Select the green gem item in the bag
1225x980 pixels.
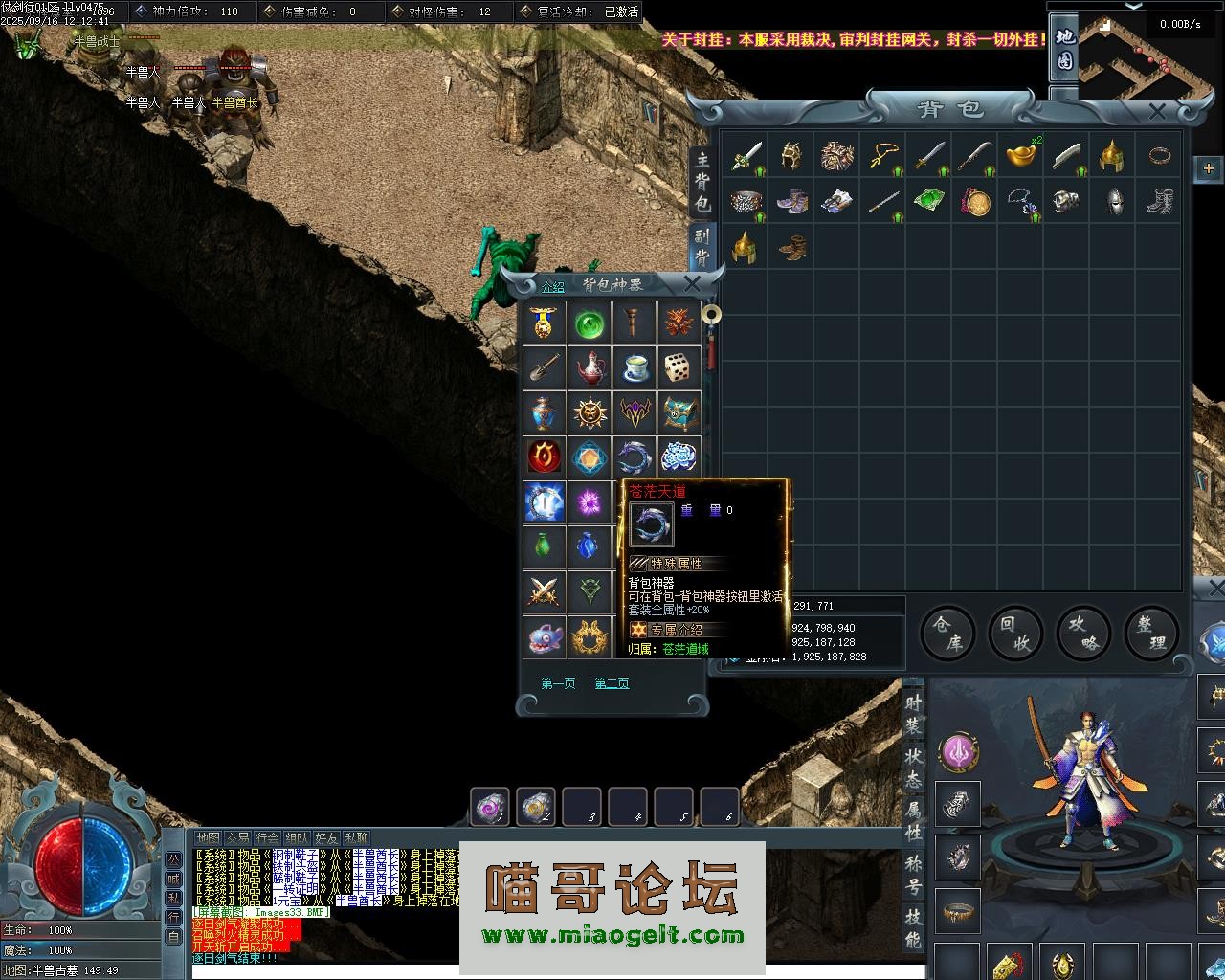pyautogui.click(x=927, y=201)
